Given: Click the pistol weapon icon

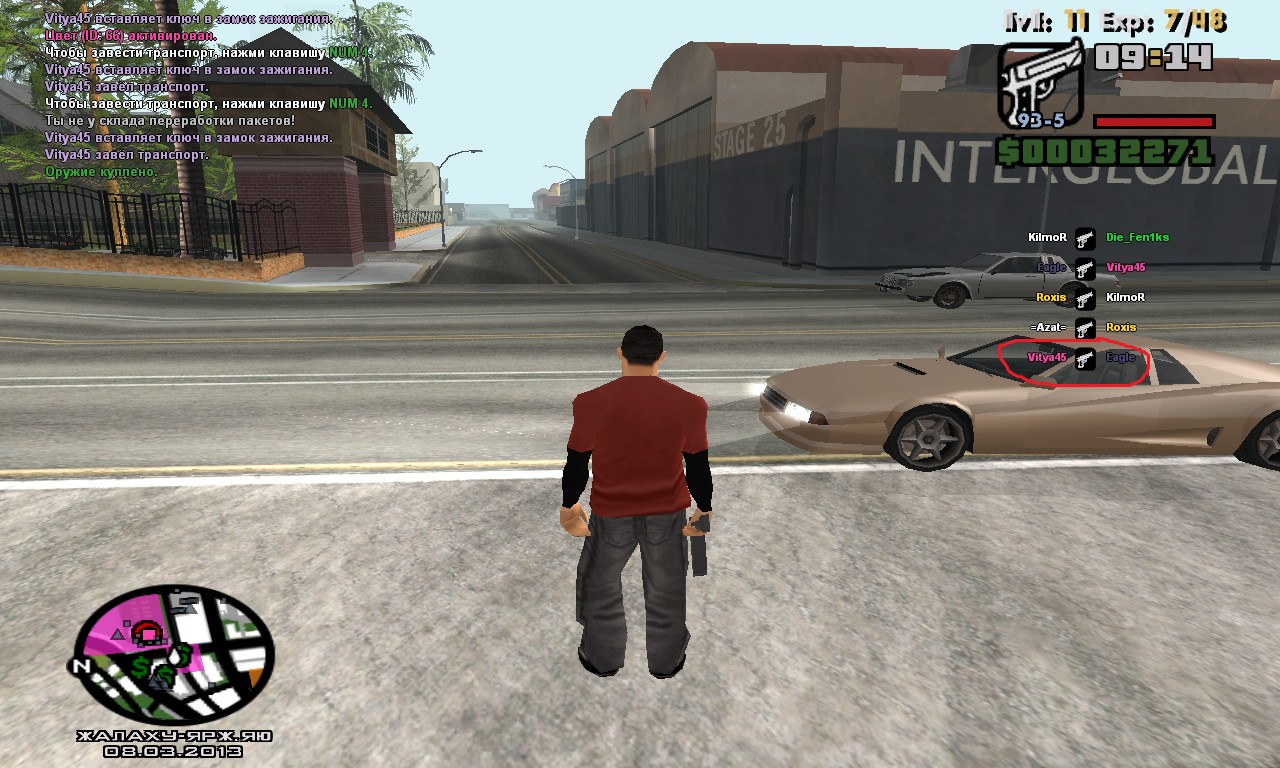Looking at the screenshot, I should point(1040,85).
